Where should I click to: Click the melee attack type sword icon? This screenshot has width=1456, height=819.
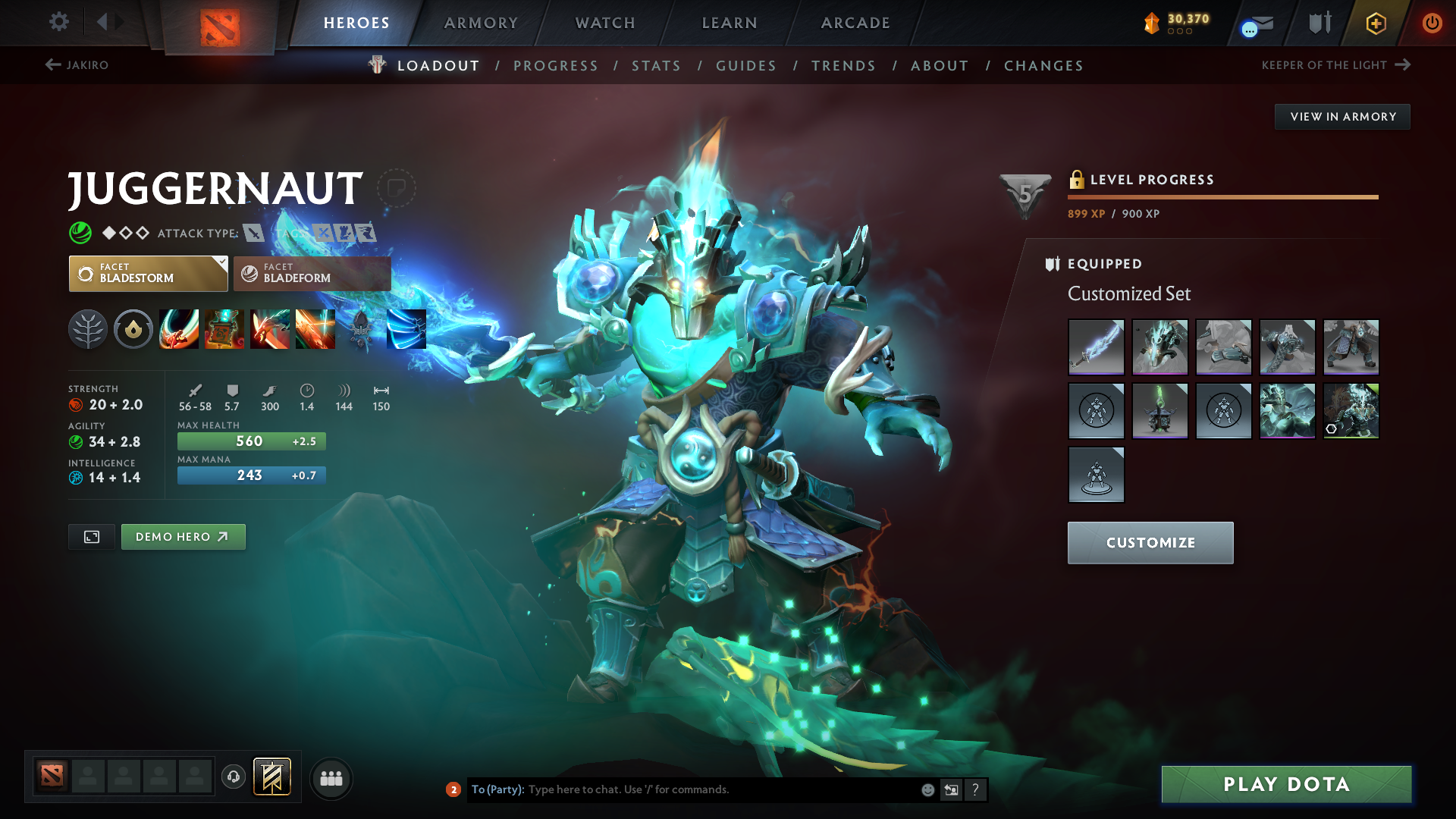pyautogui.click(x=253, y=233)
